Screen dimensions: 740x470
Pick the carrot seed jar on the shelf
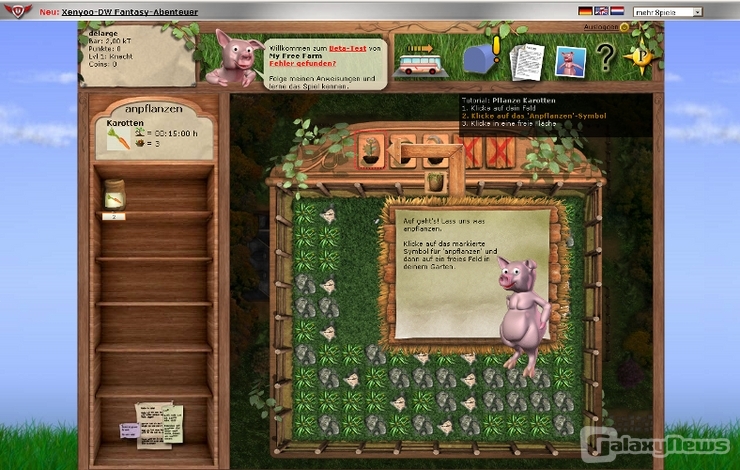coord(114,193)
